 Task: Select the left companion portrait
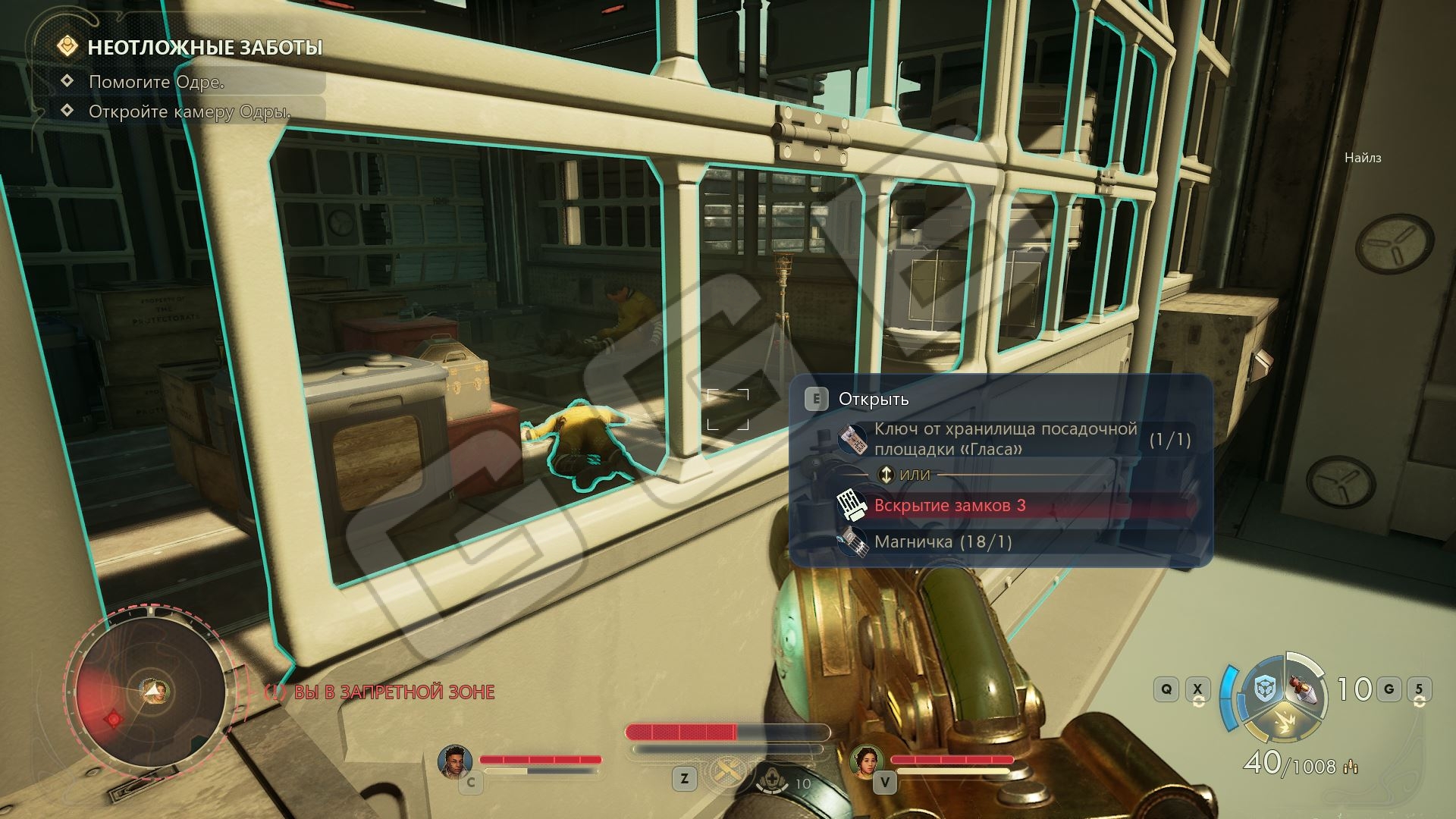click(455, 760)
